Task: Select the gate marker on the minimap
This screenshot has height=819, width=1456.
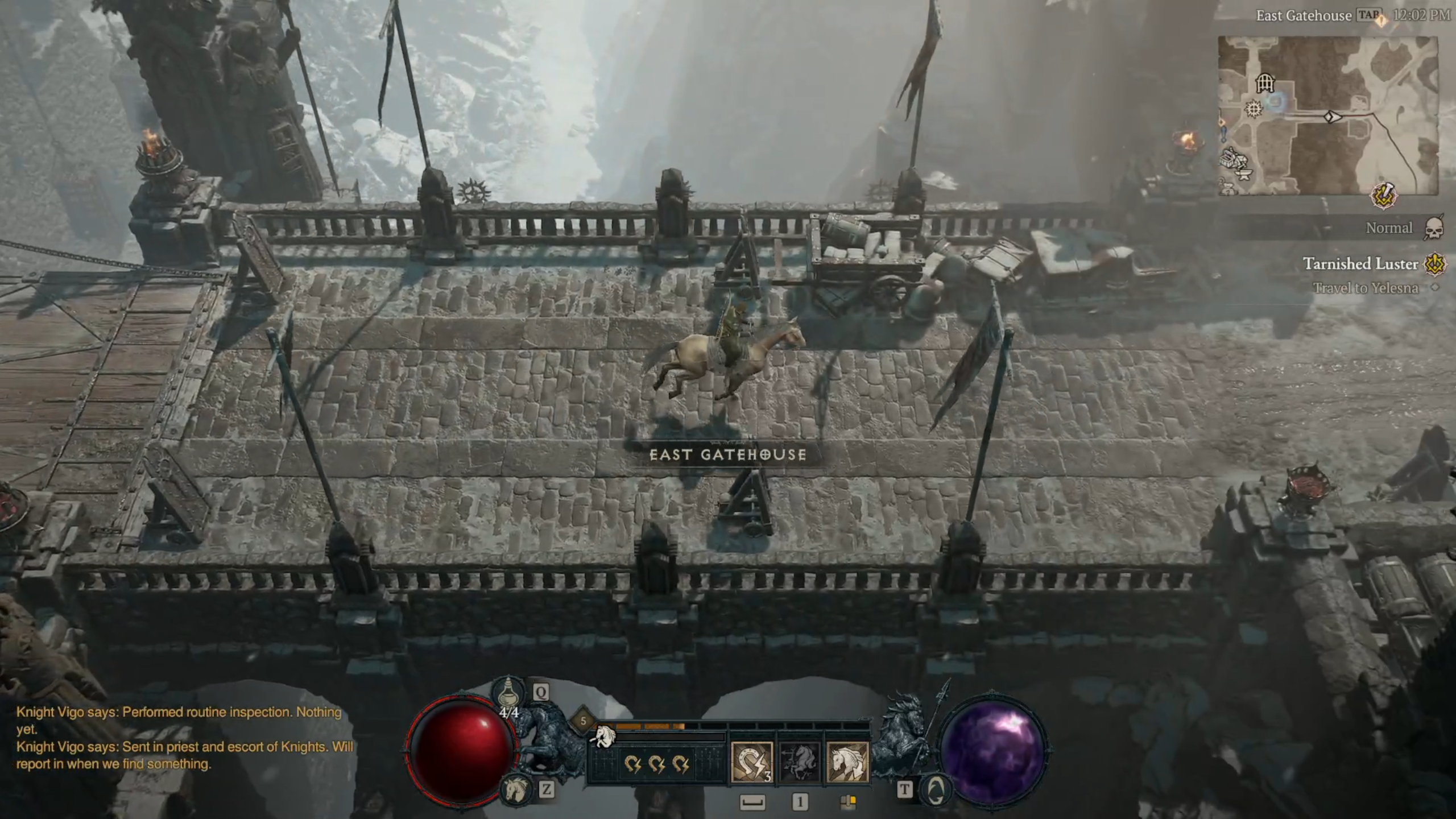Action: (1264, 84)
